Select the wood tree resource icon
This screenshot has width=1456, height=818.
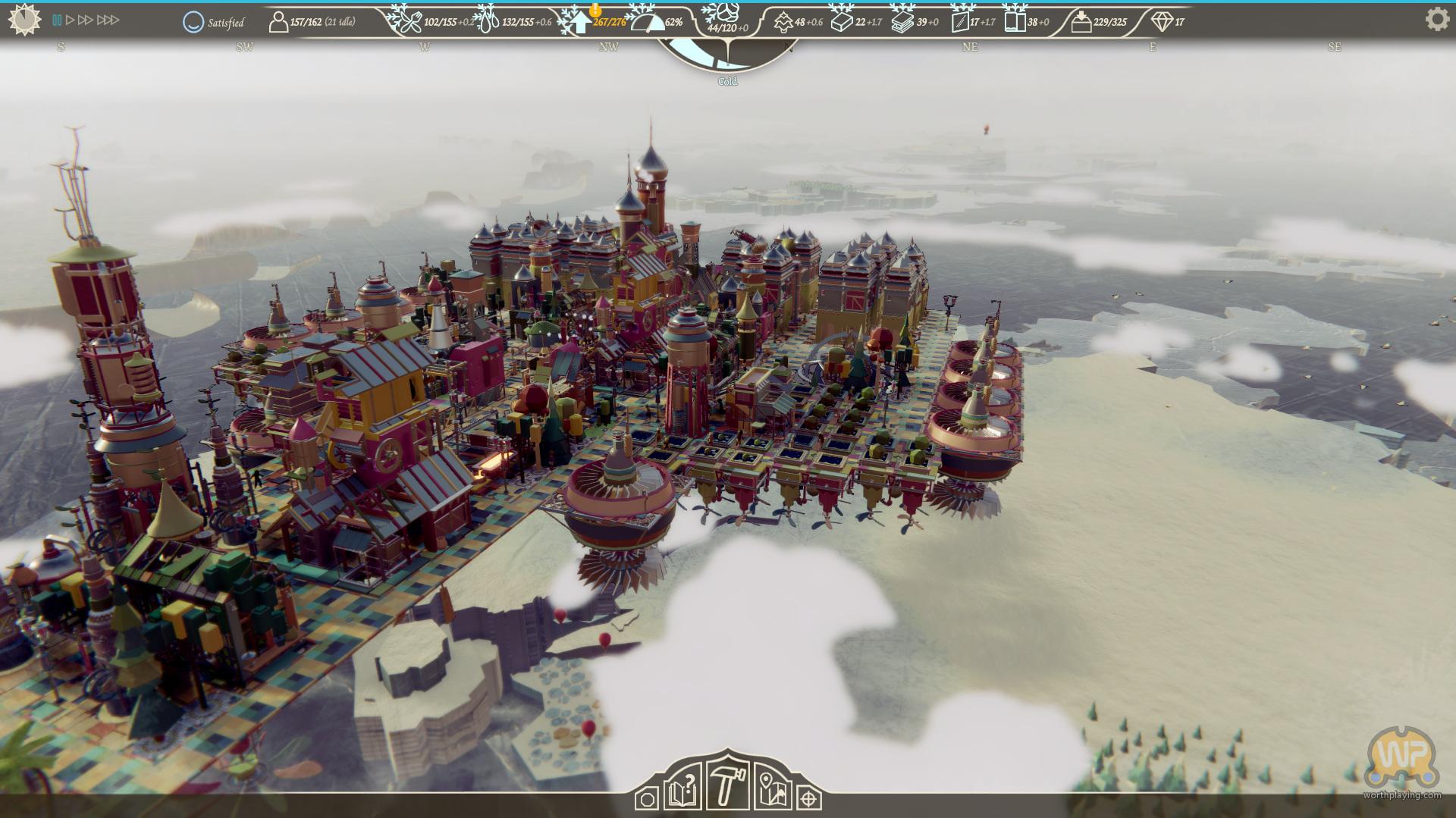(x=783, y=23)
